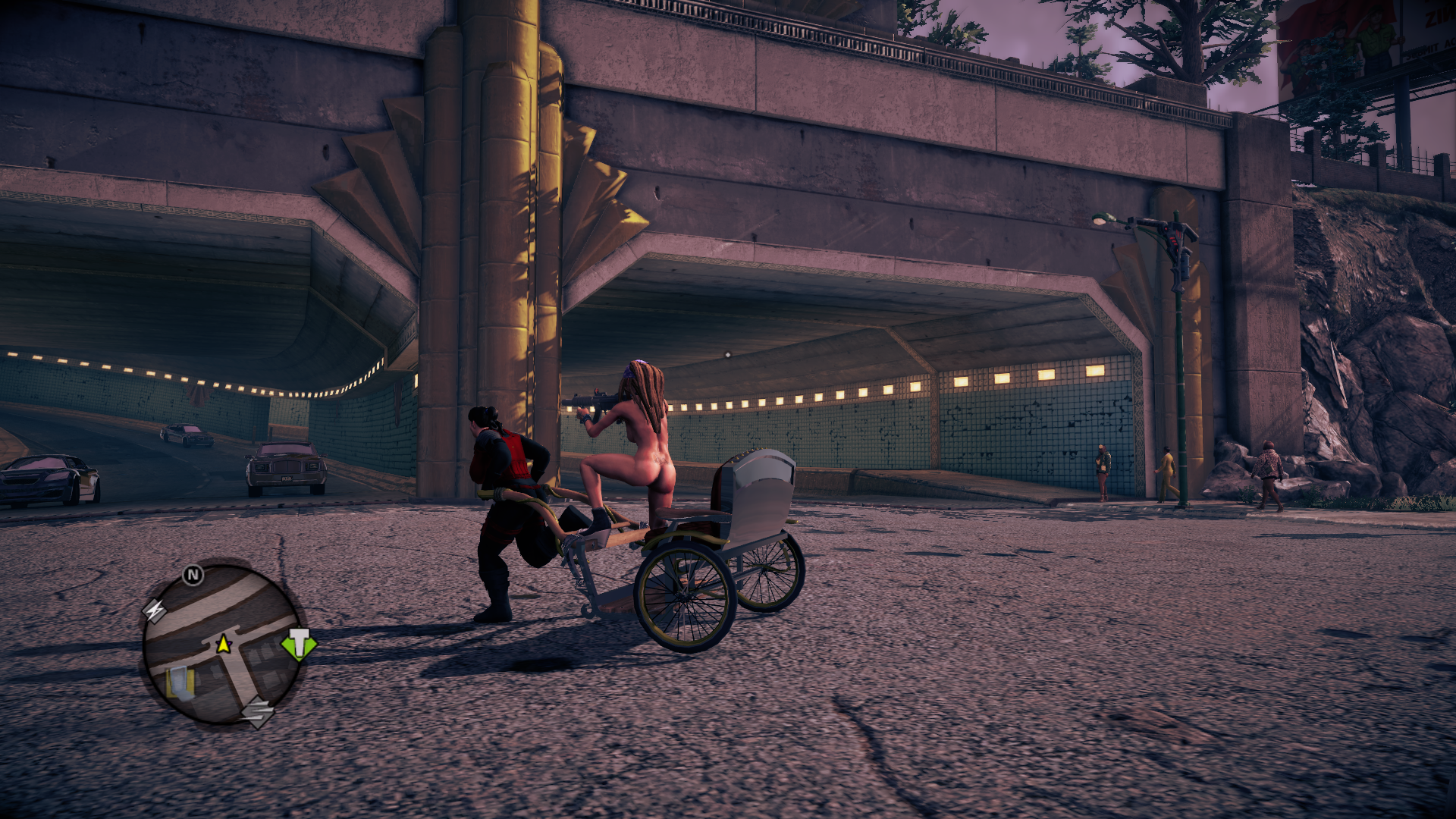Select the gray S-shaped diamond marker on the minimap
This screenshot has height=819, width=1456.
click(x=257, y=711)
